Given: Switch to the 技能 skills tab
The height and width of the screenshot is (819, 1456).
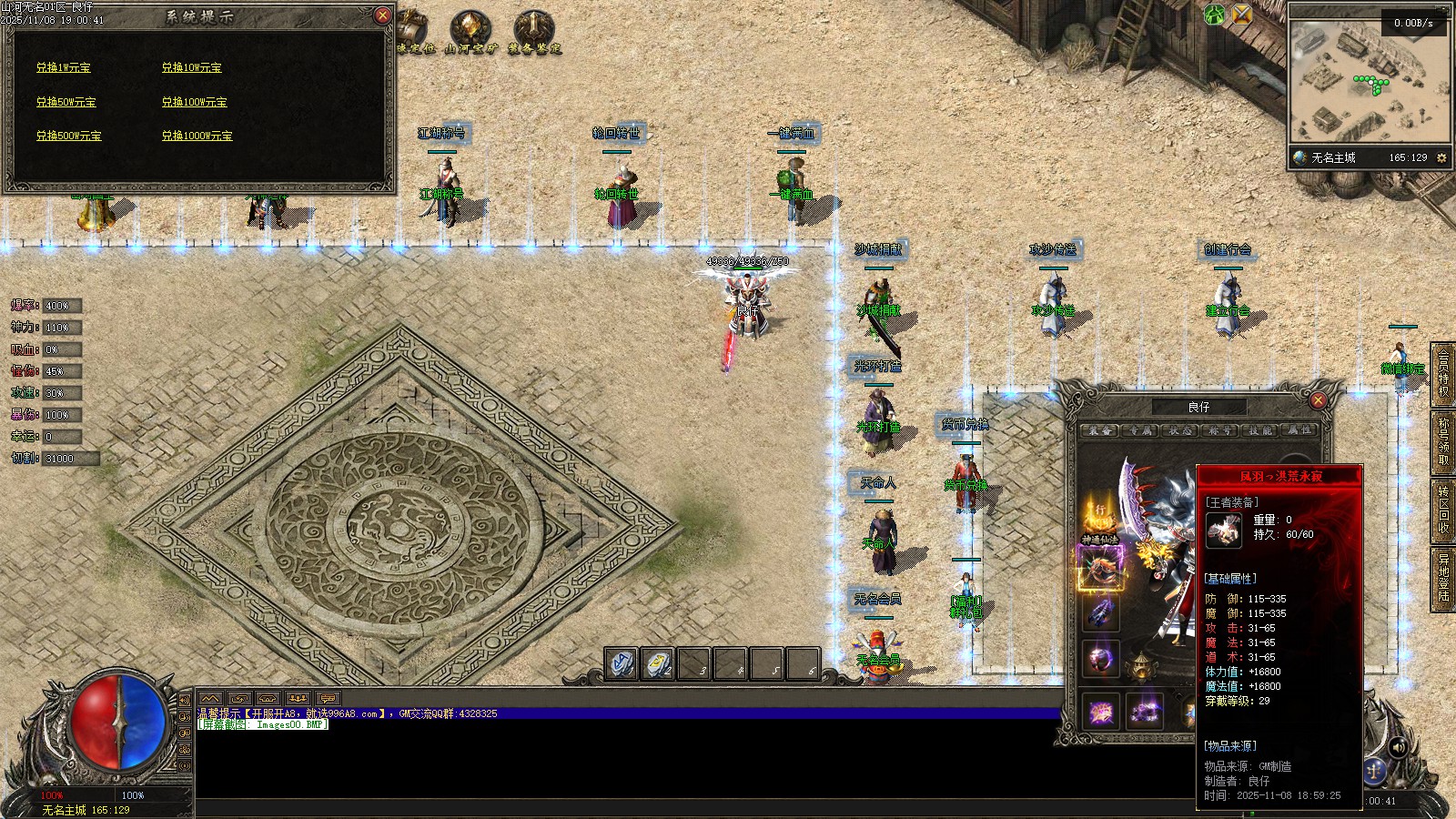Looking at the screenshot, I should point(1260,430).
